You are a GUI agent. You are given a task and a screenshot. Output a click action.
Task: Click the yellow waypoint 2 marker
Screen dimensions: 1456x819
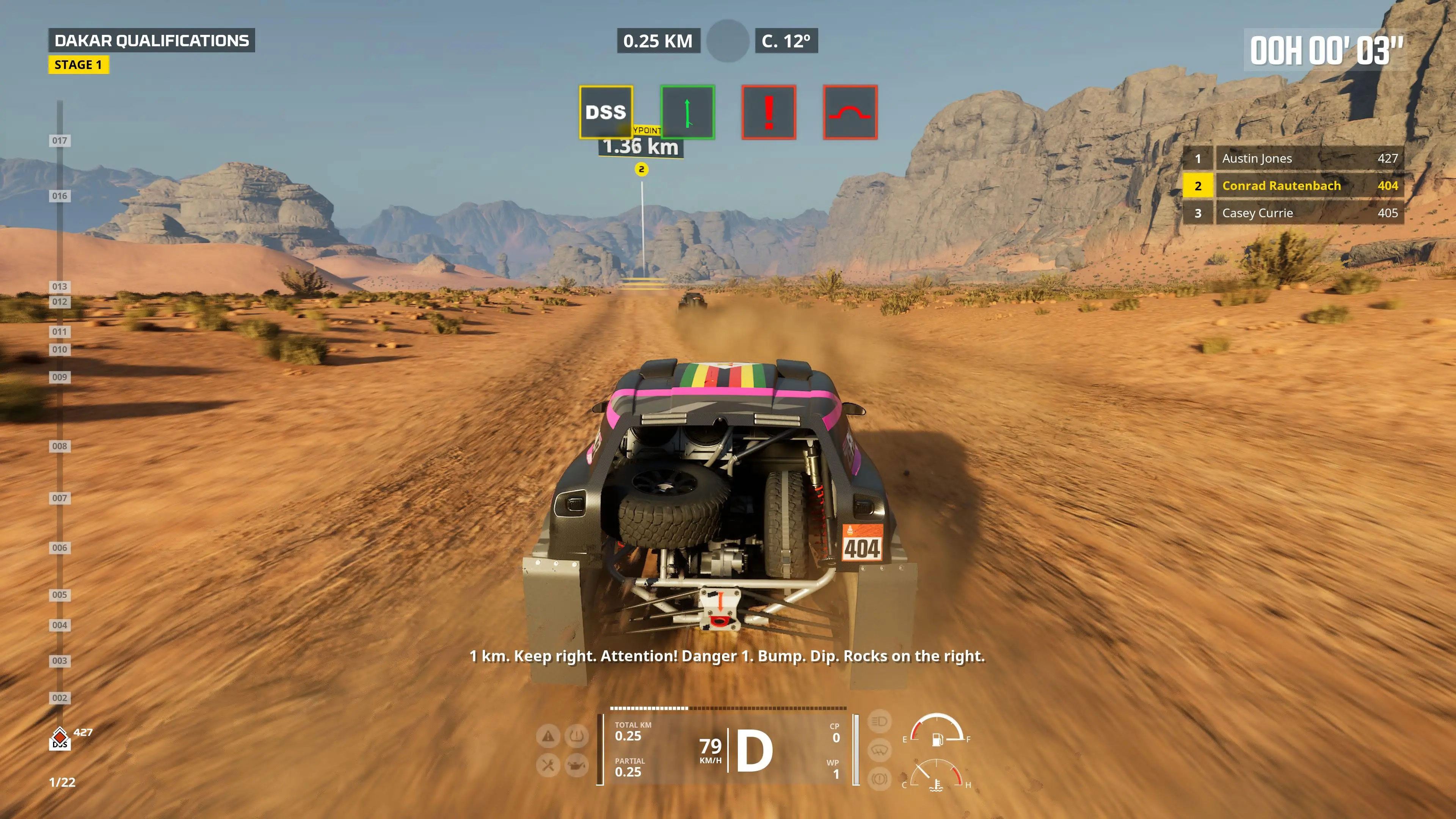[x=642, y=169]
